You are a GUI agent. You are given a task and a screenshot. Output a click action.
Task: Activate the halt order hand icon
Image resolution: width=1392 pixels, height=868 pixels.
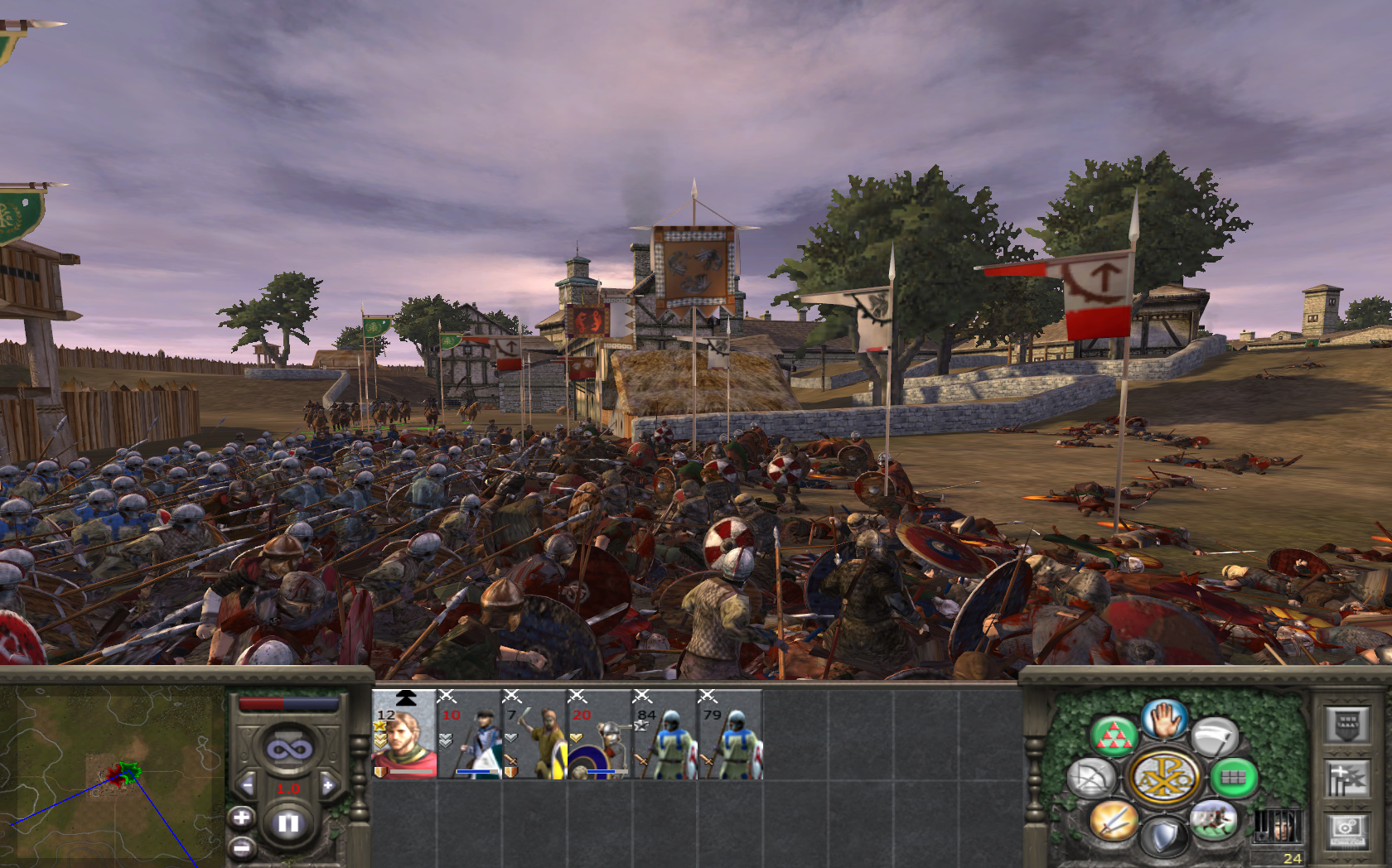point(1165,719)
